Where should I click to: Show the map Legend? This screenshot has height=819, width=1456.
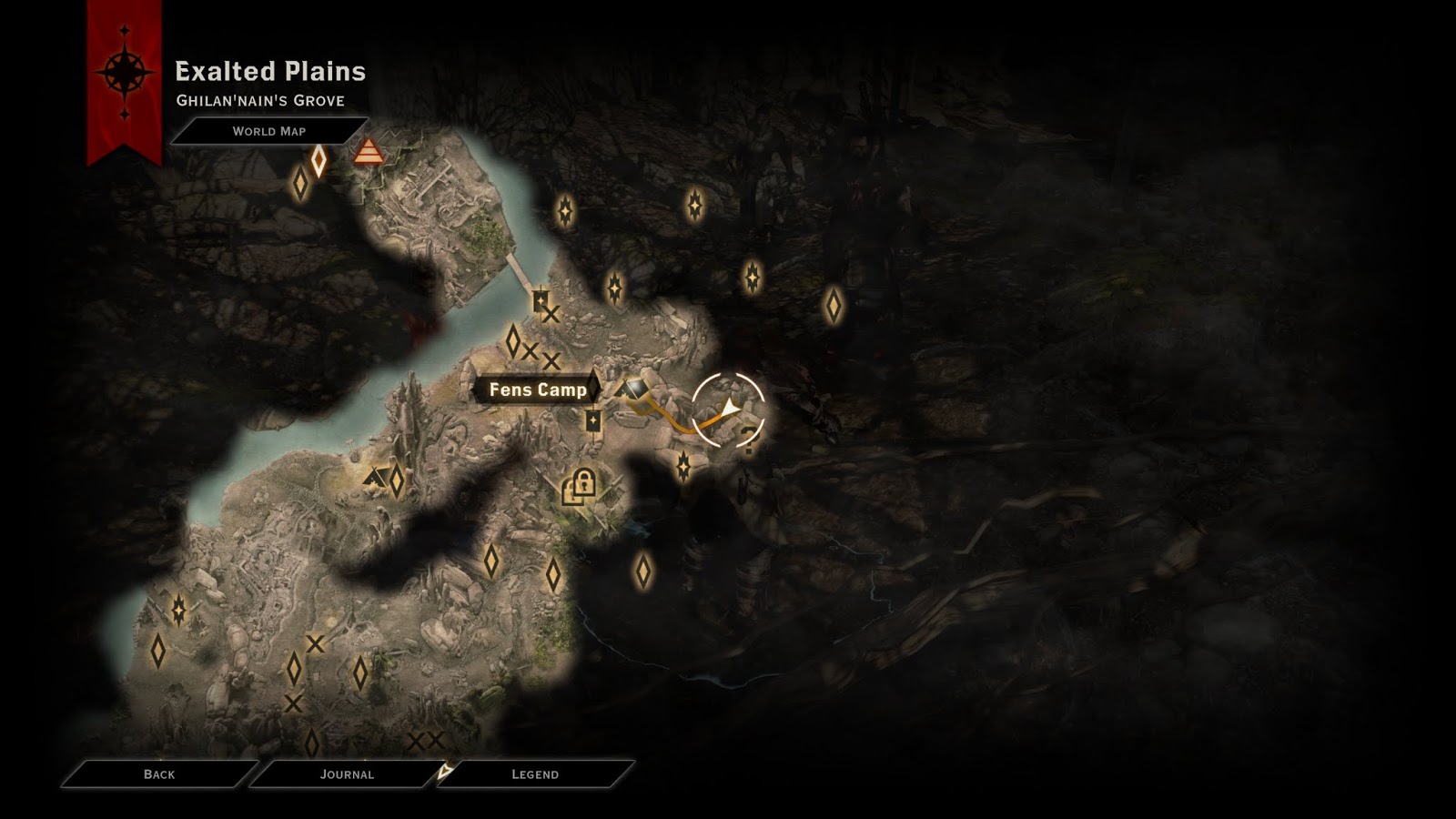click(535, 773)
